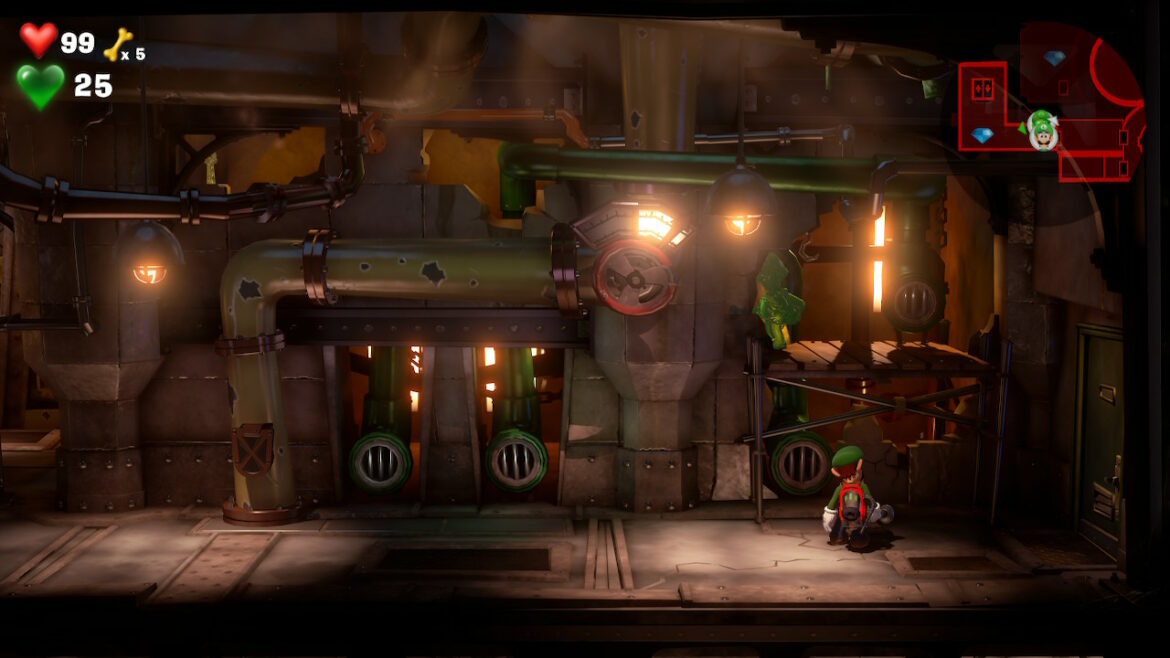The width and height of the screenshot is (1170, 658).
Task: Select the bright blue gem map marker
Action: 982,135
